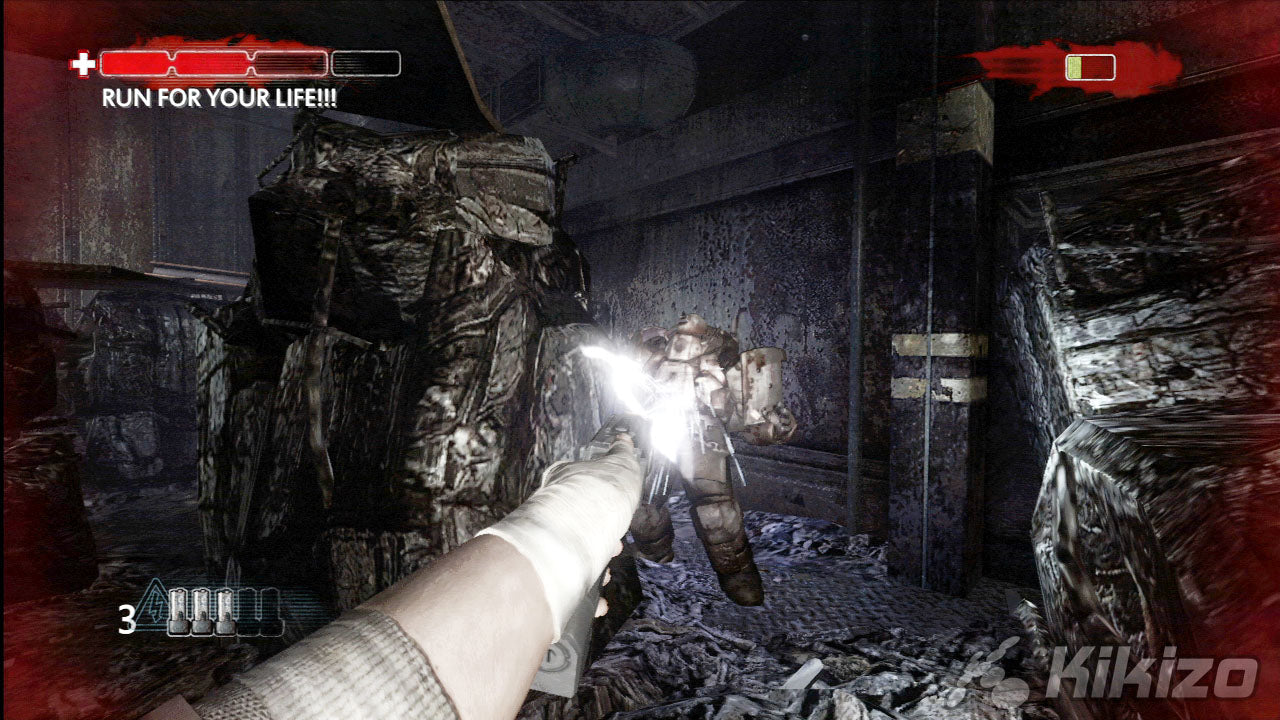Toggle the rightmost black health segment
The width and height of the screenshot is (1280, 720).
pyautogui.click(x=363, y=63)
